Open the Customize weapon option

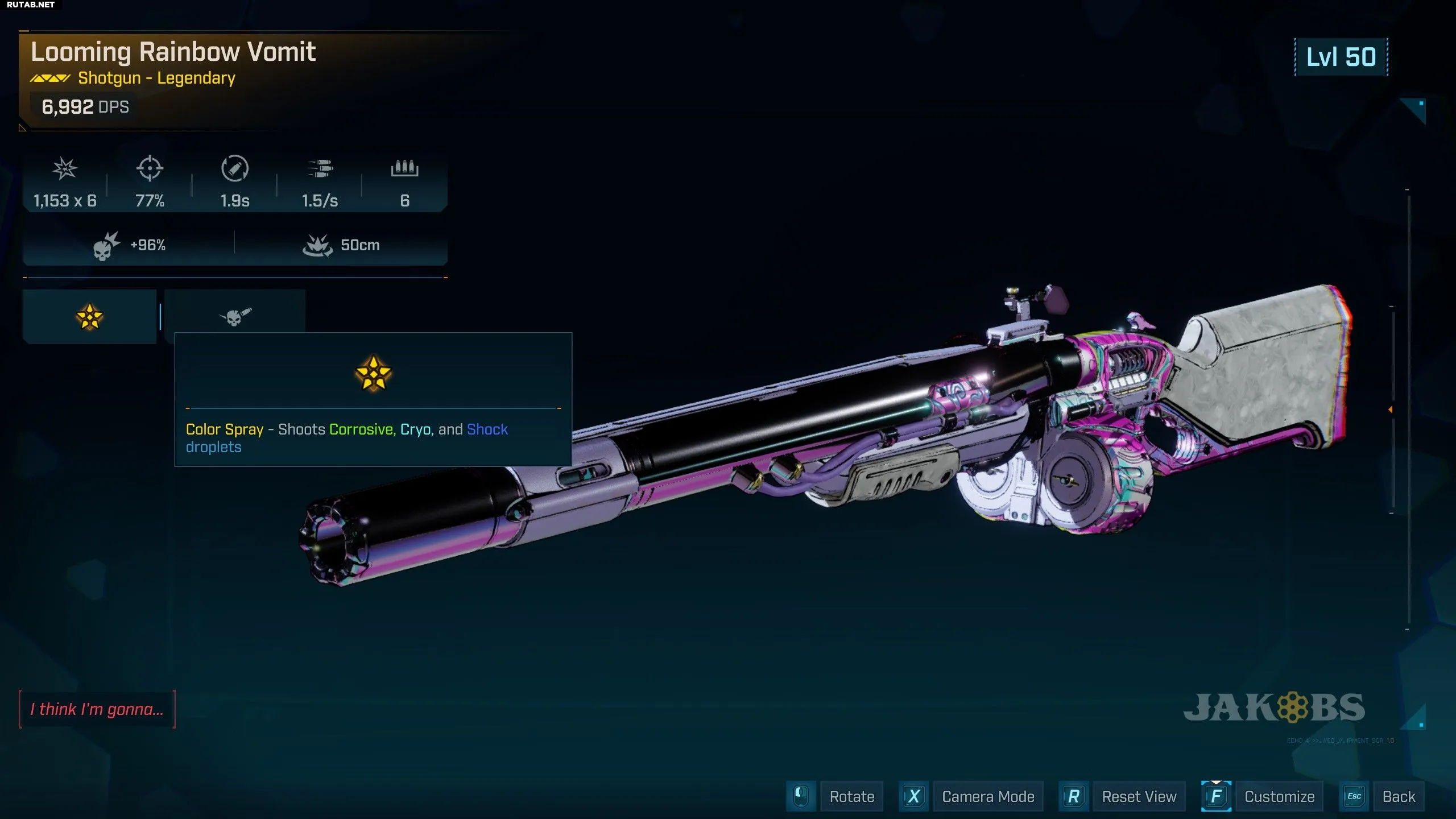click(x=1279, y=796)
